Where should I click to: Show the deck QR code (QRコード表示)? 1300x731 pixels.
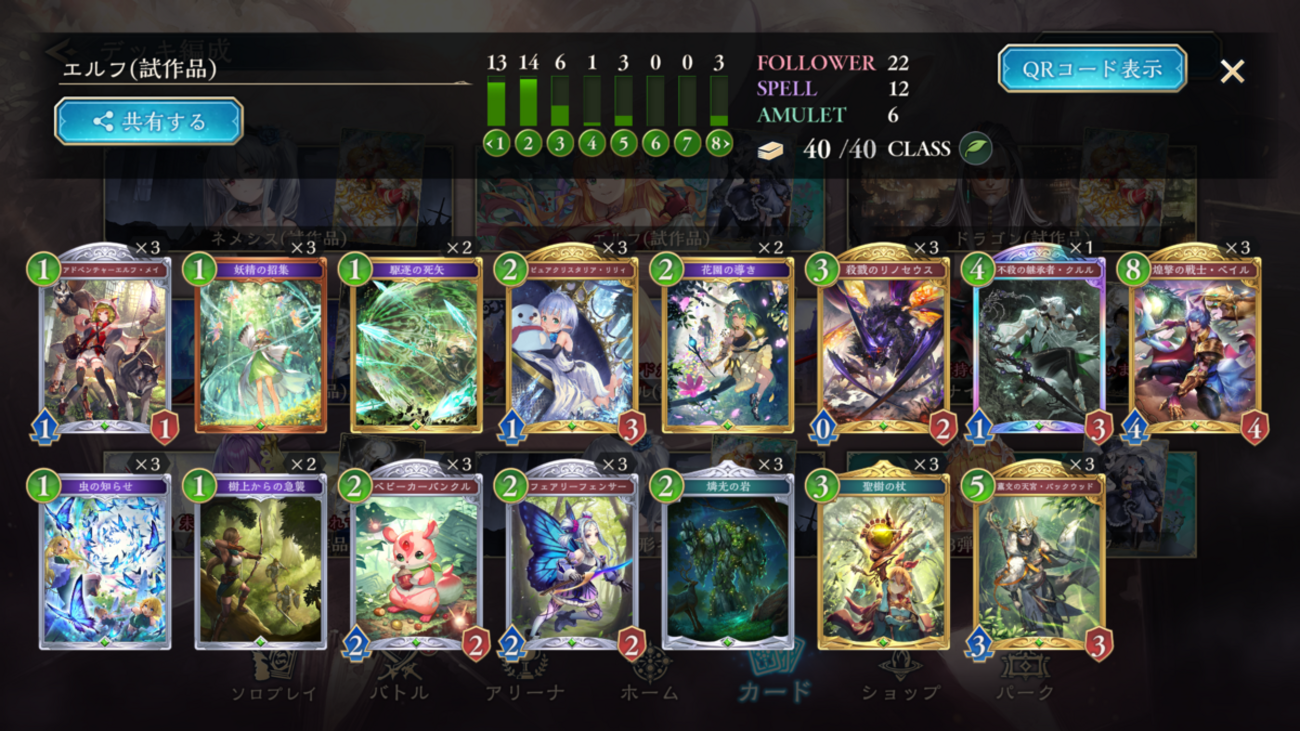[1092, 69]
